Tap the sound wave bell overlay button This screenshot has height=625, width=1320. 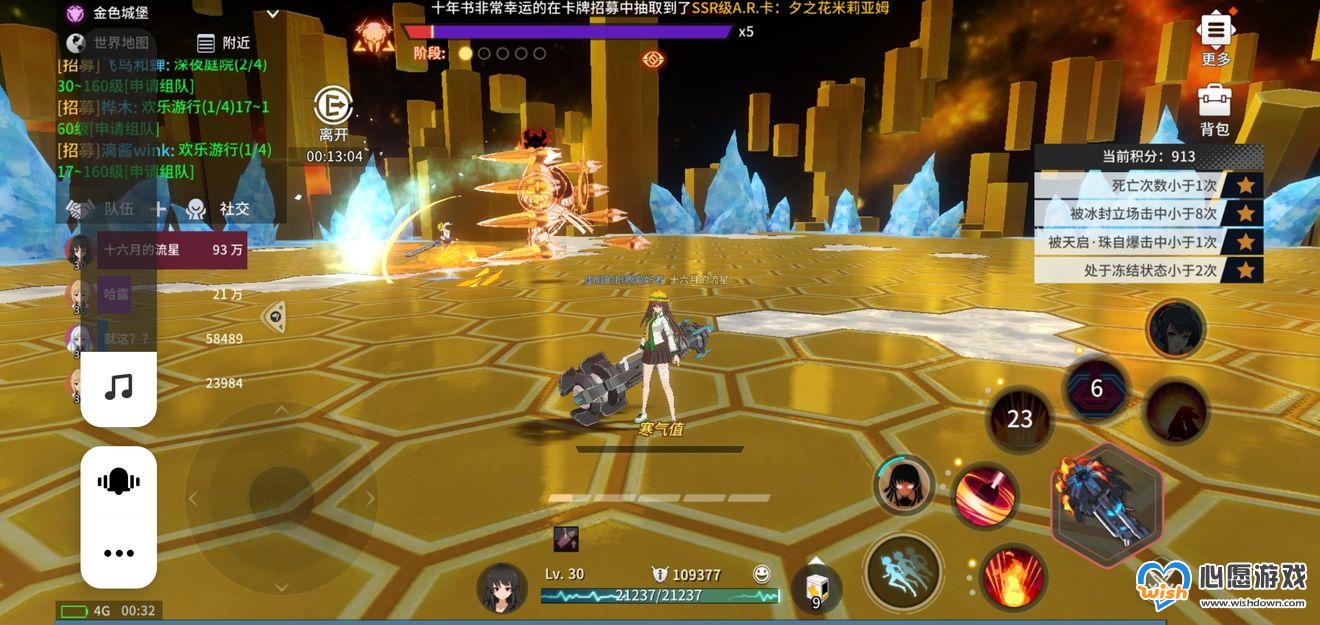[x=118, y=483]
